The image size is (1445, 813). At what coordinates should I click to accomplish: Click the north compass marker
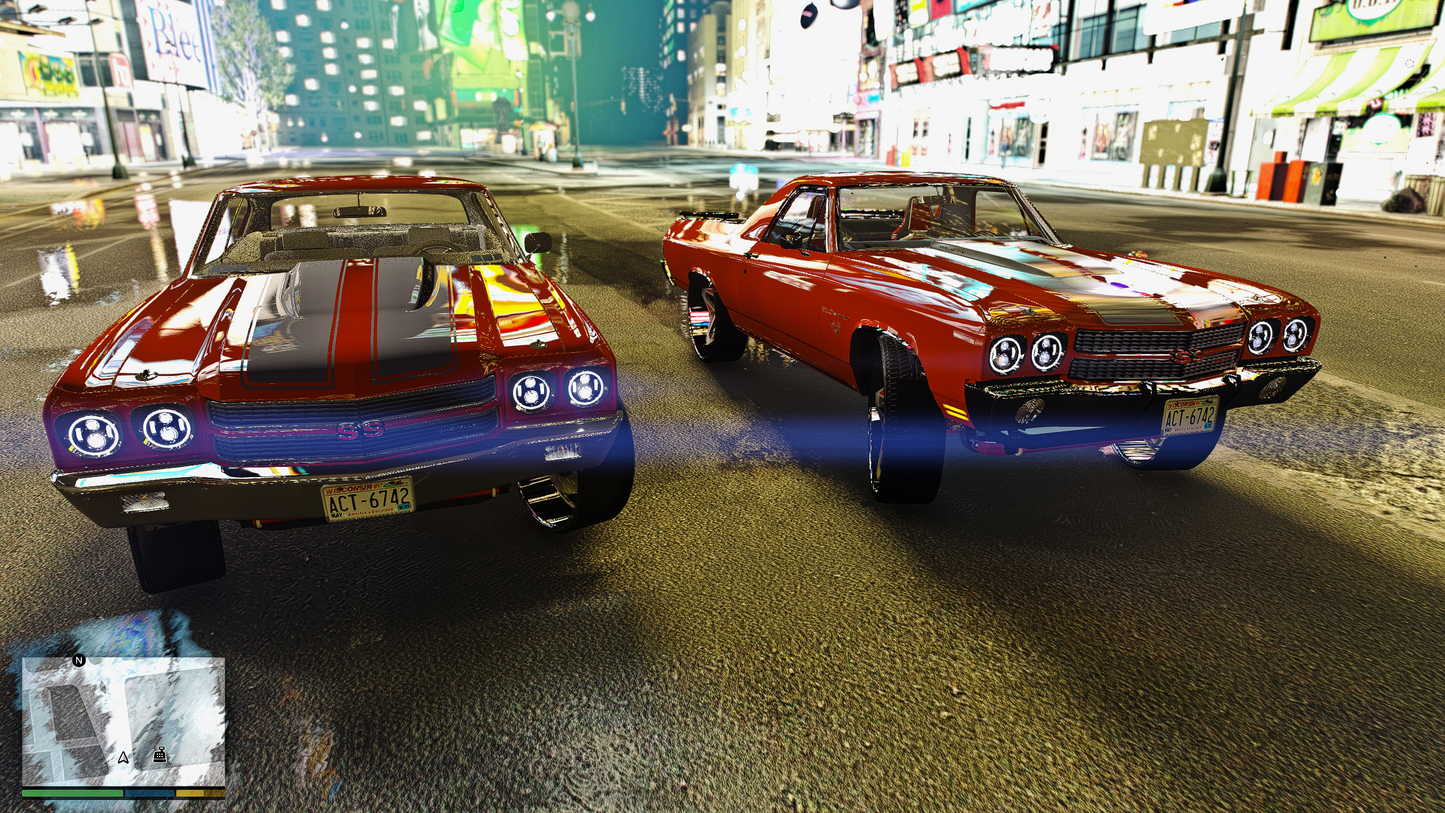tap(79, 660)
